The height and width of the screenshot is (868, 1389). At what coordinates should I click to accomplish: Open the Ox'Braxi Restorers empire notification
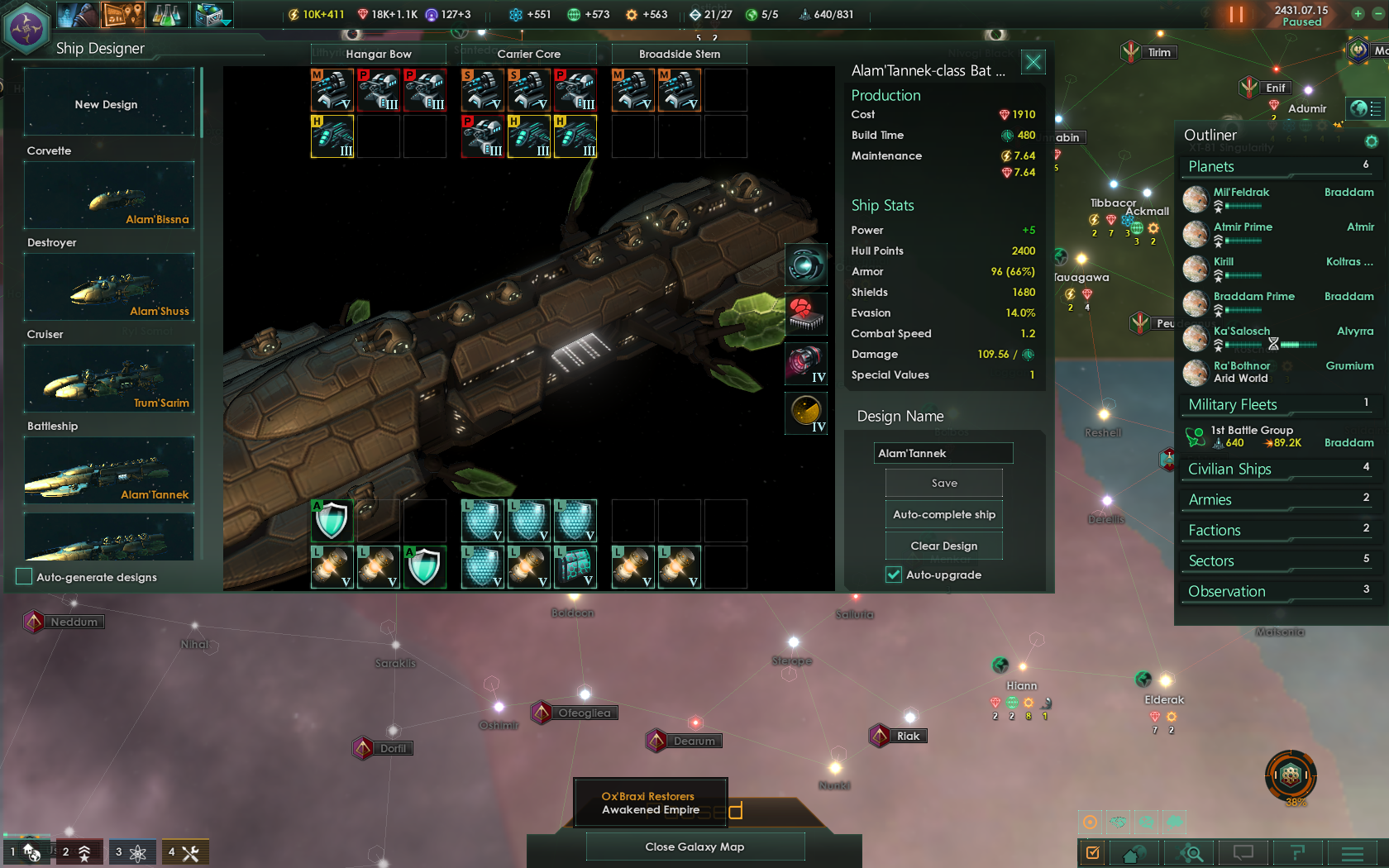point(651,803)
